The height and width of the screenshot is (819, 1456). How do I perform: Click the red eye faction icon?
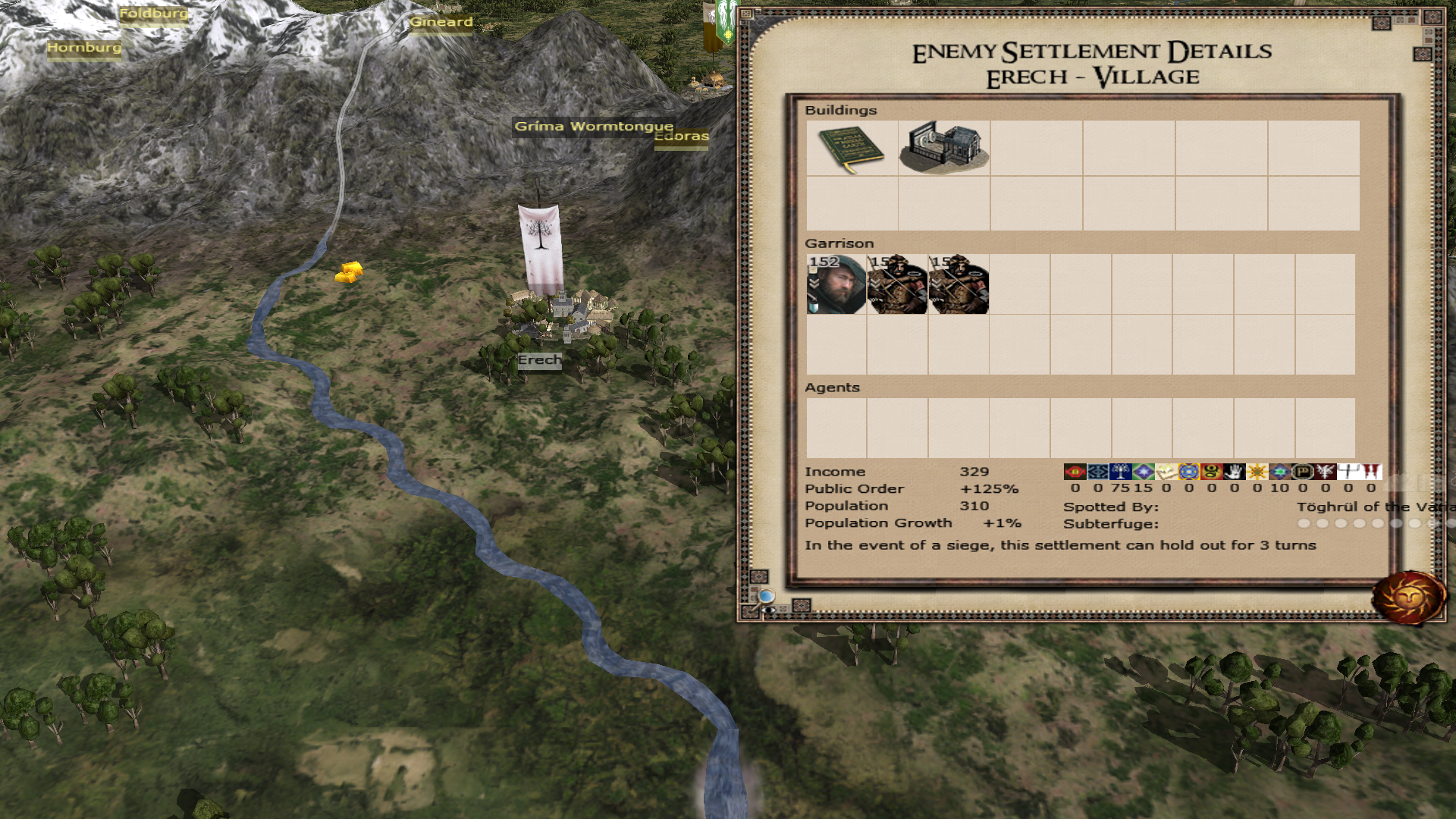click(x=1075, y=472)
